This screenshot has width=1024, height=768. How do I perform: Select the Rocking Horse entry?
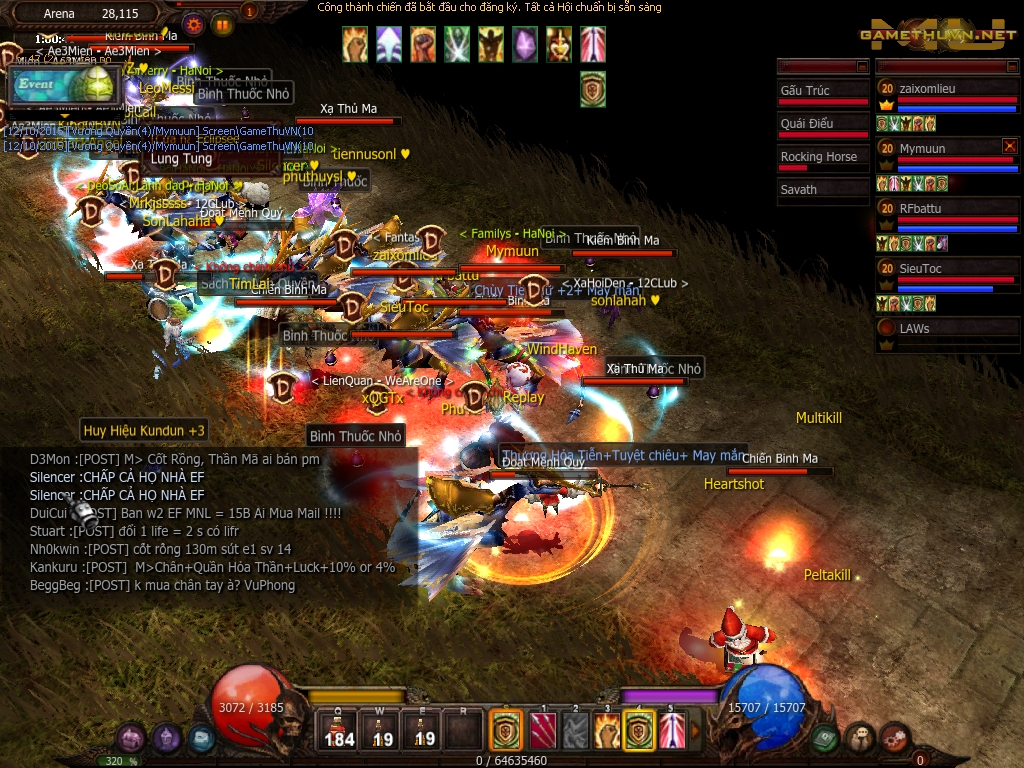(x=823, y=159)
